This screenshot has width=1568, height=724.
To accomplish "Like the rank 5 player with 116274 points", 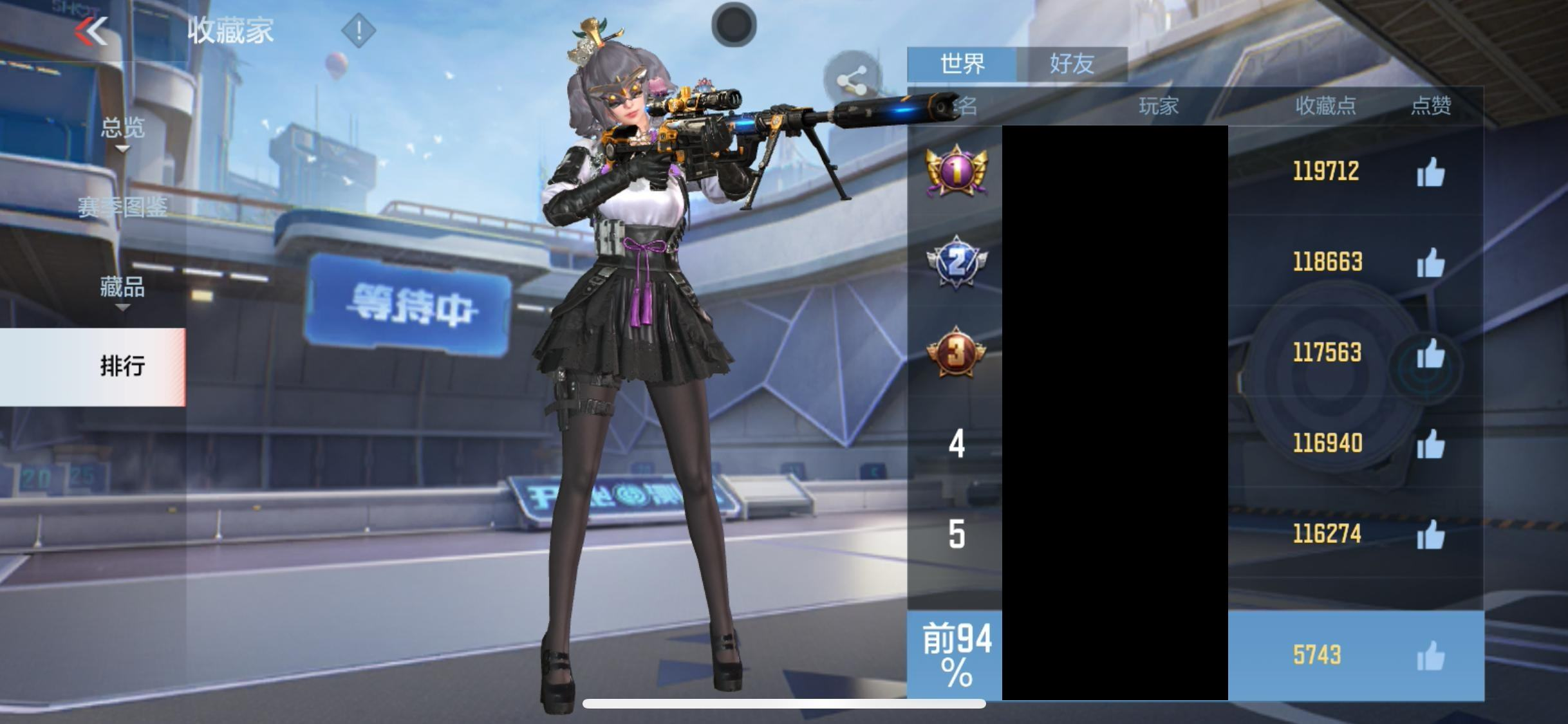I will pos(1430,535).
